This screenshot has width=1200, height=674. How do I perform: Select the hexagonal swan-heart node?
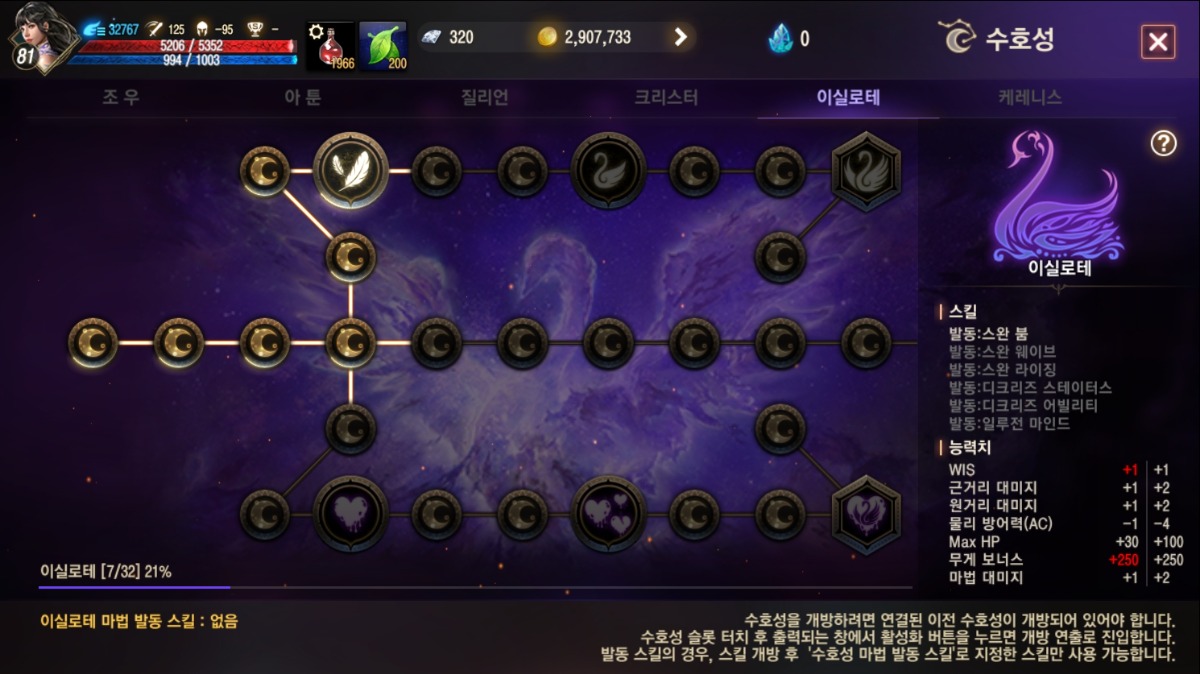(x=866, y=514)
